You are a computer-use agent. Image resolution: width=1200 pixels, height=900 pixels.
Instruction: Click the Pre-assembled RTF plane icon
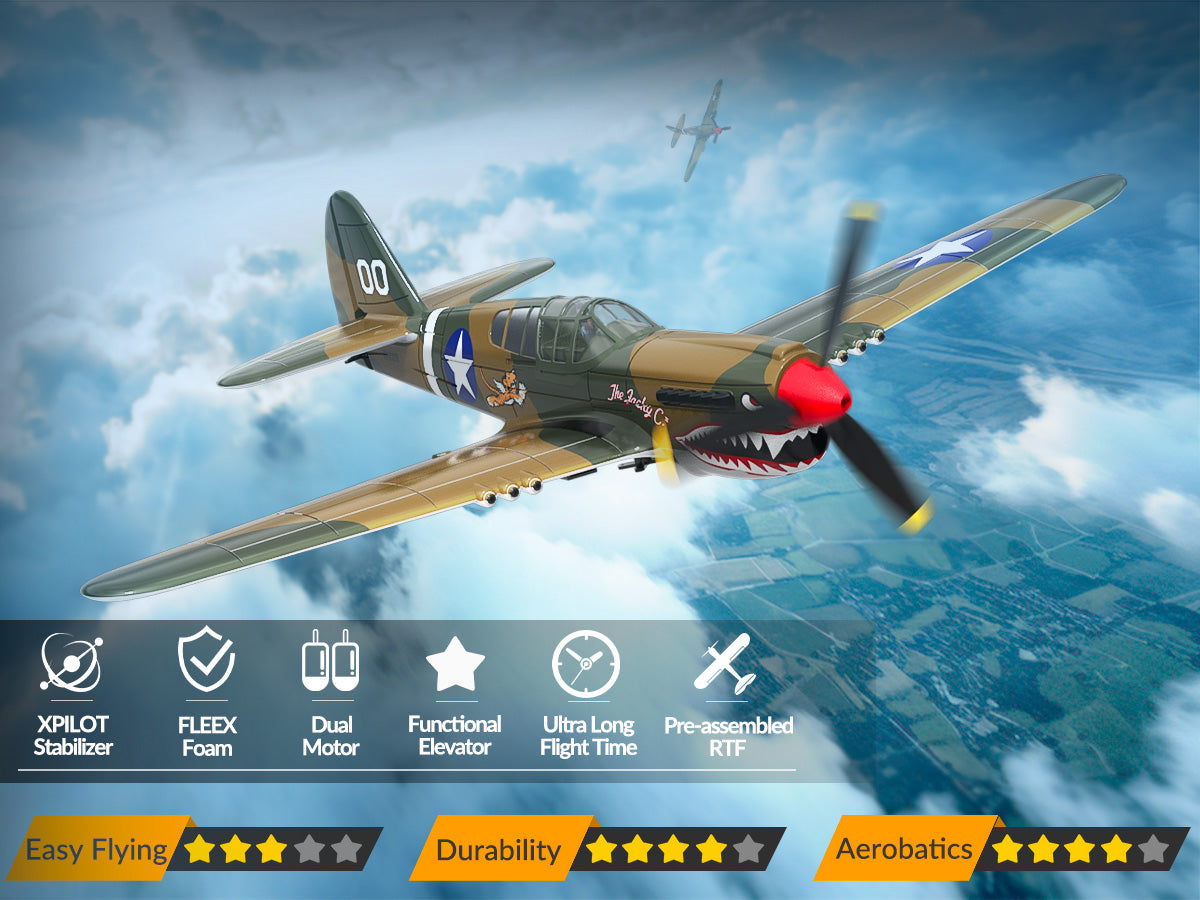[727, 664]
